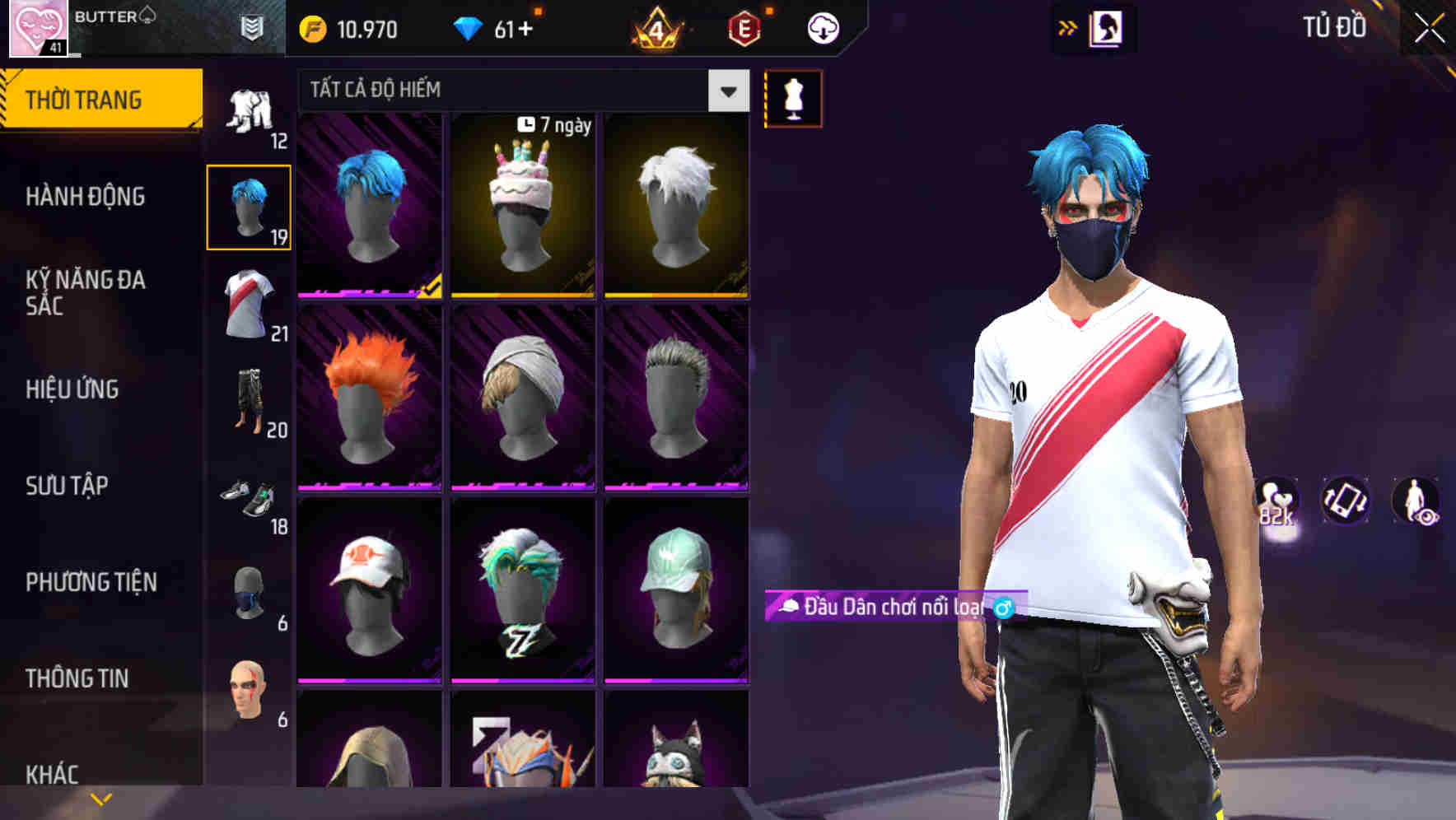Toggle the mannequin-only preview next to rarity filter
This screenshot has width=1456, height=820.
point(793,97)
